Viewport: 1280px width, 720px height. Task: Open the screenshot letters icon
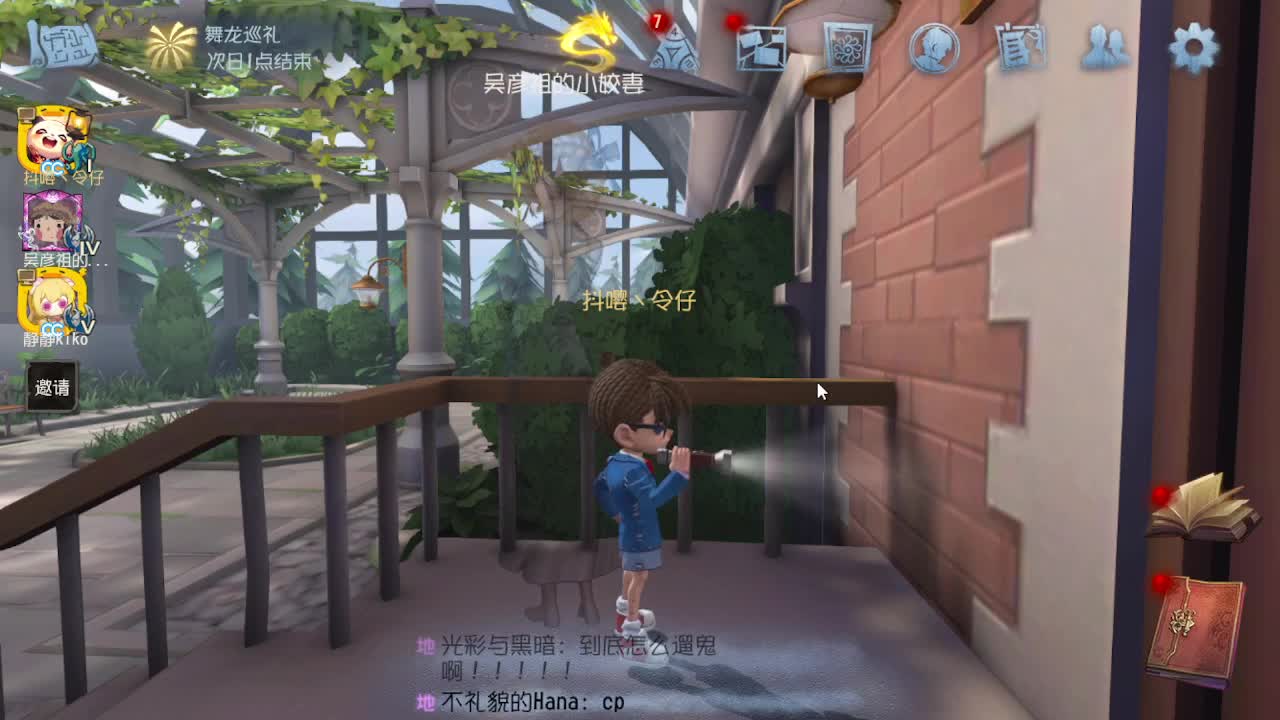point(763,50)
